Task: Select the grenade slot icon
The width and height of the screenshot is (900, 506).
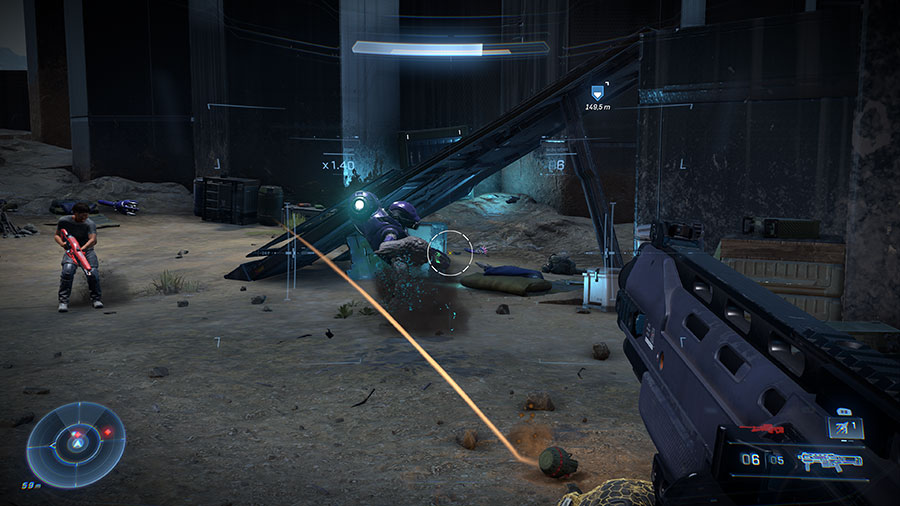Action: 843,427
